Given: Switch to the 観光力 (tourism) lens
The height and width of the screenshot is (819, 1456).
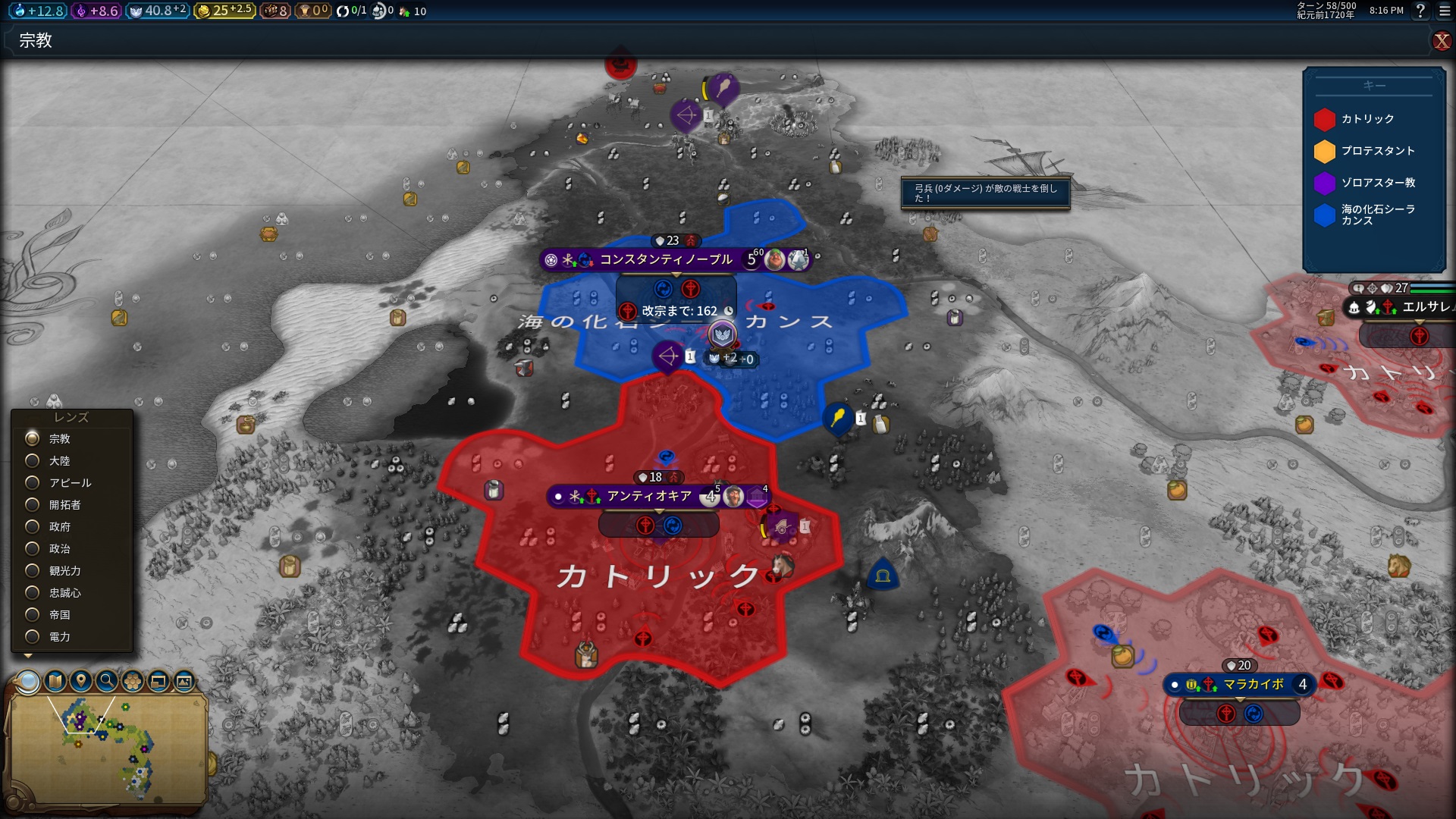Looking at the screenshot, I should pyautogui.click(x=33, y=571).
